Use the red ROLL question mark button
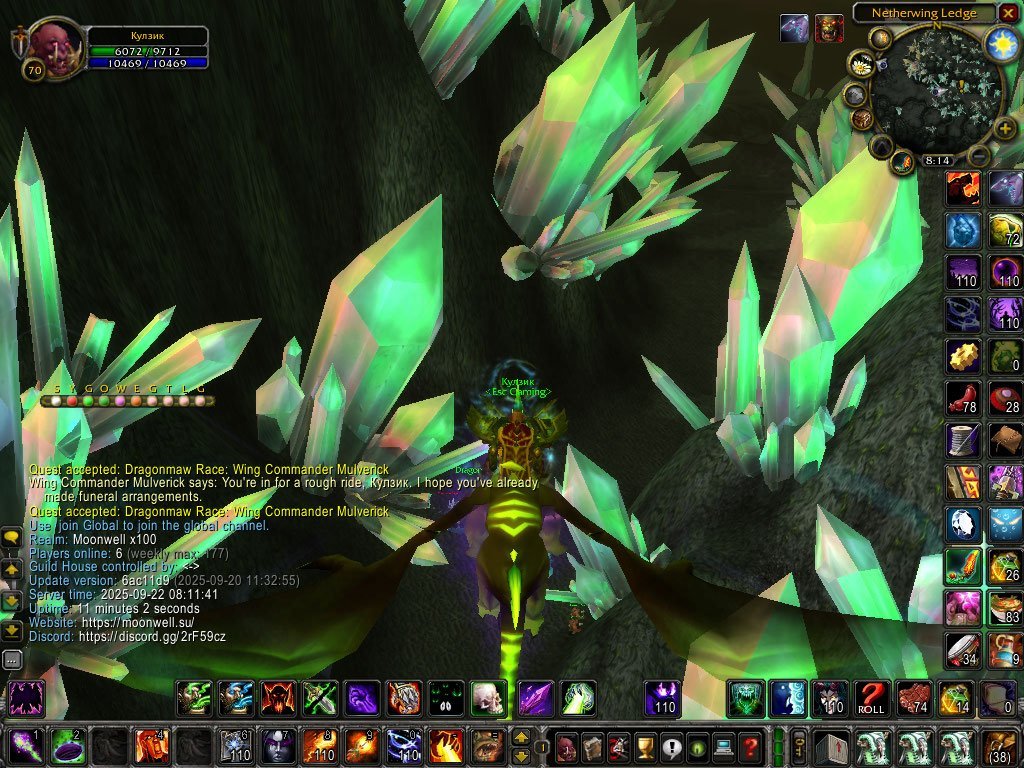The image size is (1024, 768). tap(873, 698)
